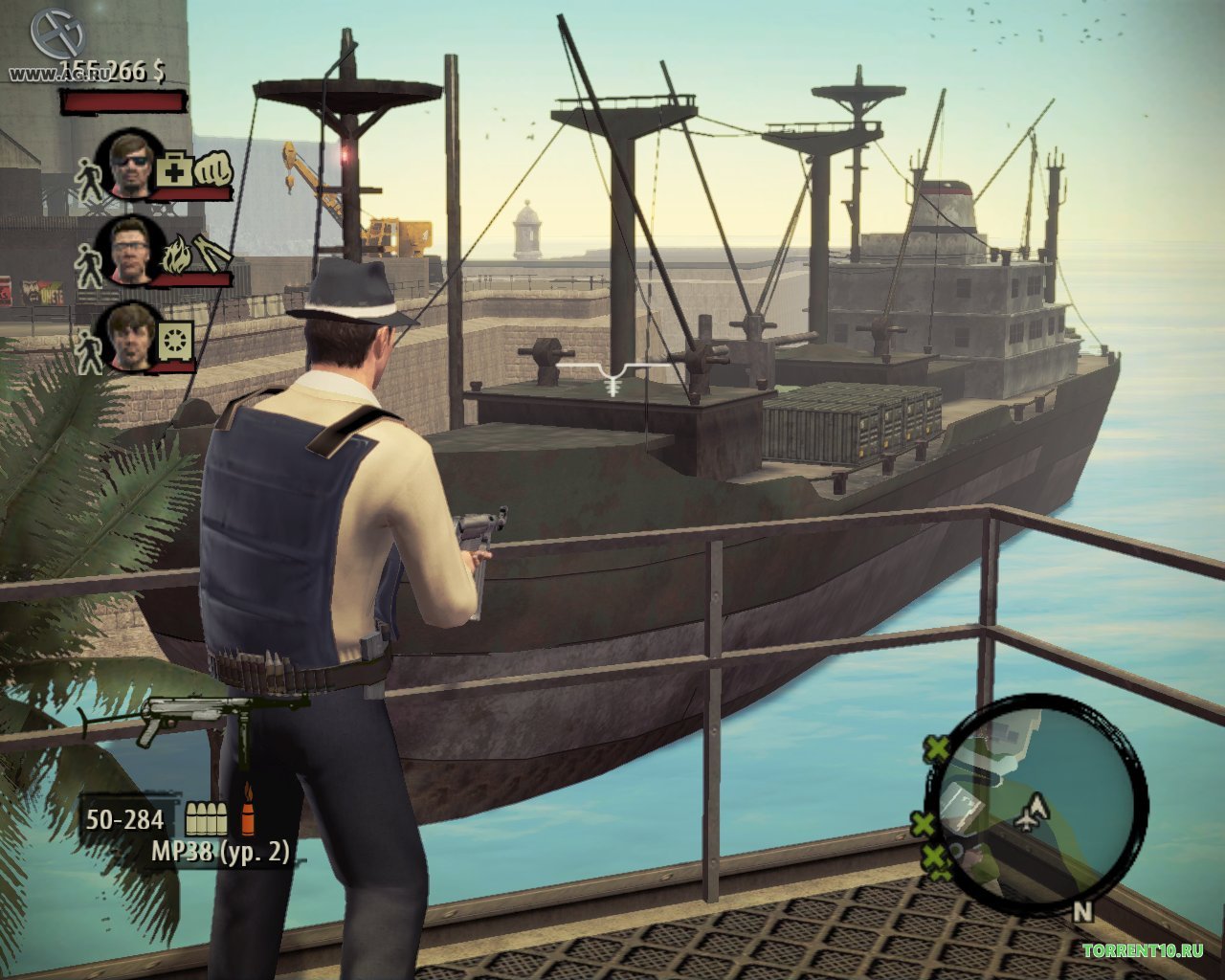This screenshot has width=1225, height=980.
Task: Select the crew member wearing sunglasses
Action: [127, 163]
